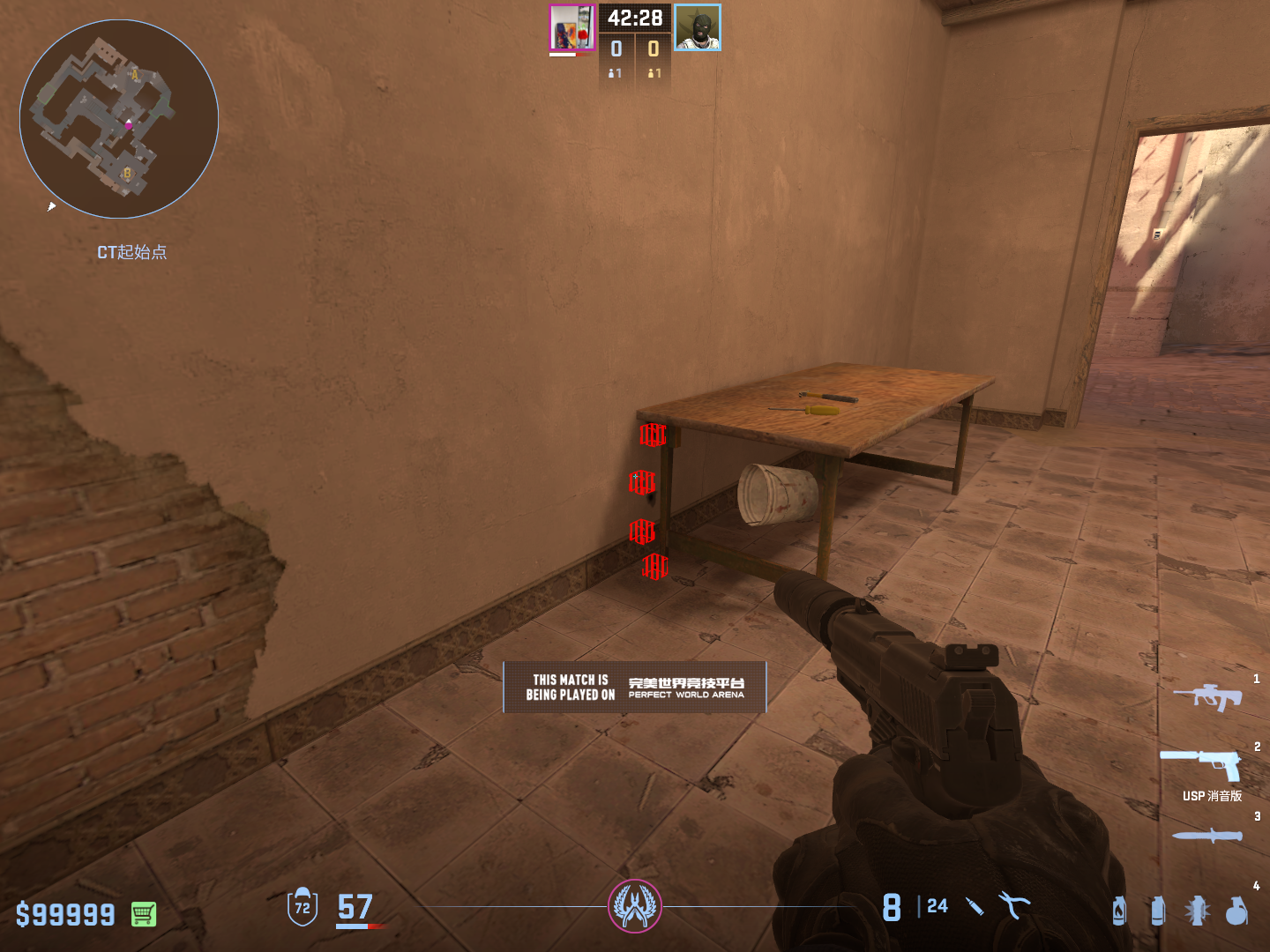Viewport: 1270px width, 952px height.
Task: Click the defuse kit pliers icon
Action: tap(1014, 905)
